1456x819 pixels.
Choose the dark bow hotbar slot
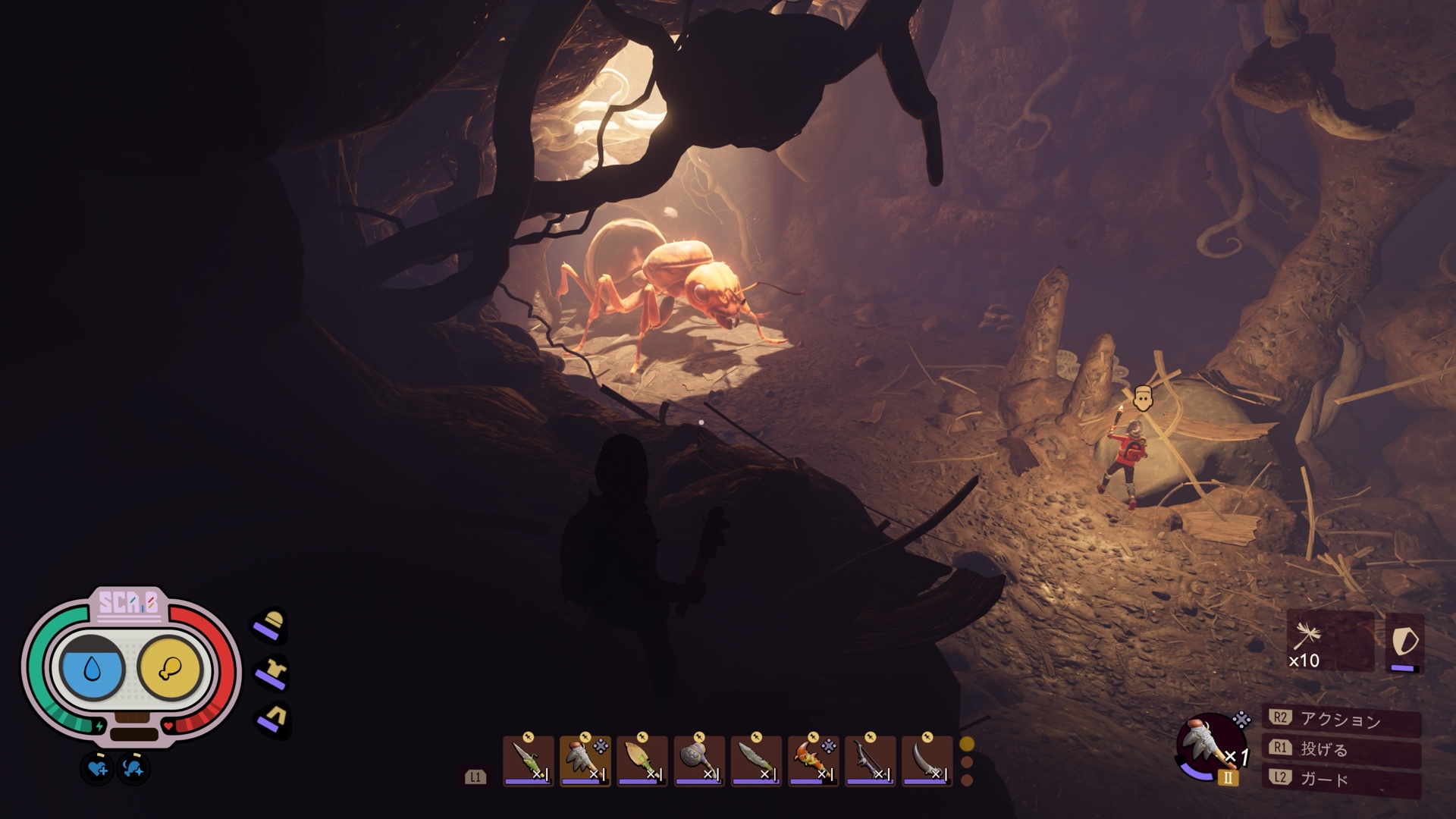[x=870, y=761]
